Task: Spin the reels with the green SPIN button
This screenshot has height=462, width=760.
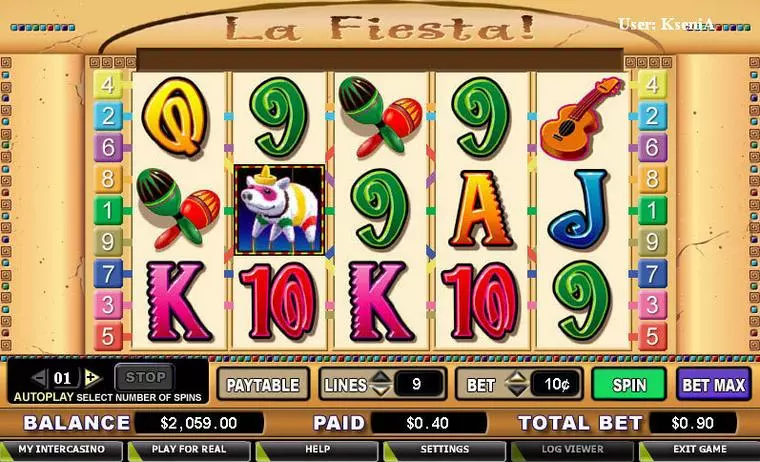Action: (629, 384)
